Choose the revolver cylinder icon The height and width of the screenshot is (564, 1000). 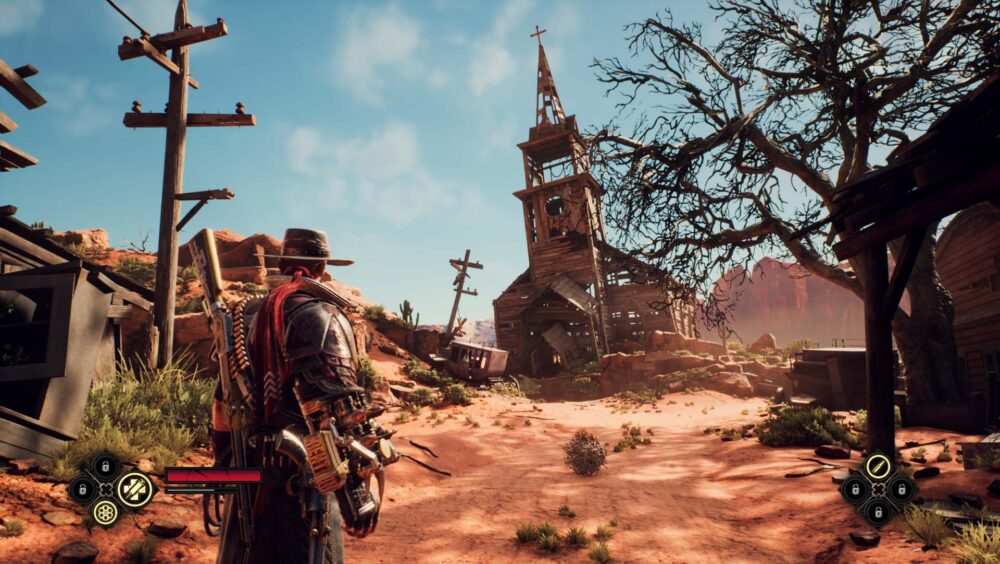tap(105, 512)
